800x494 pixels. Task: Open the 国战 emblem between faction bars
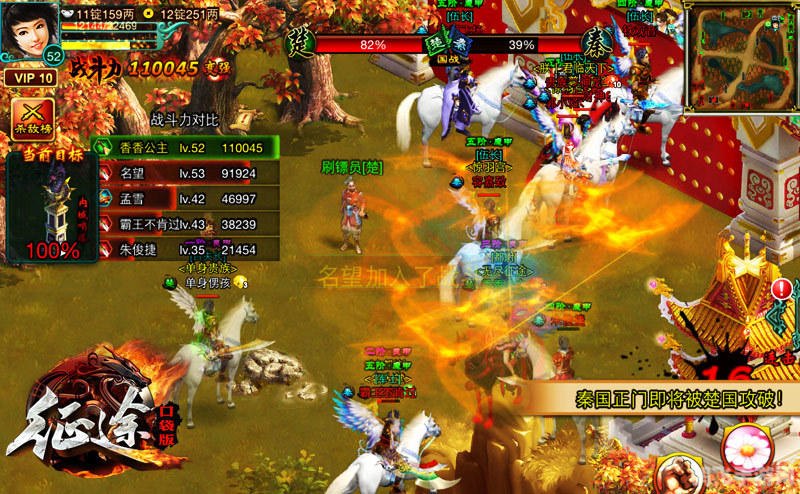click(436, 45)
